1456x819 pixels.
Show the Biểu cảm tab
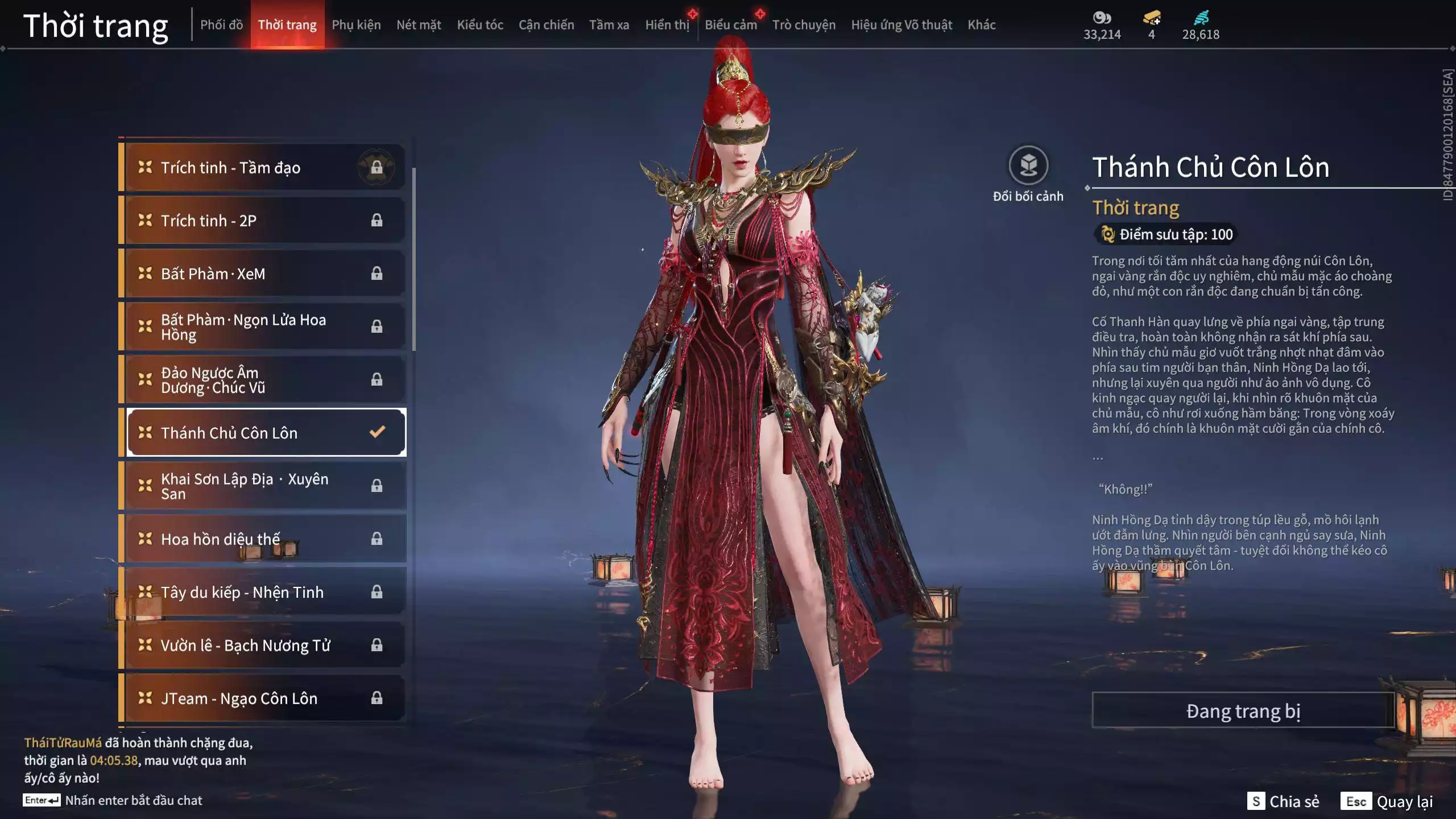(x=731, y=25)
